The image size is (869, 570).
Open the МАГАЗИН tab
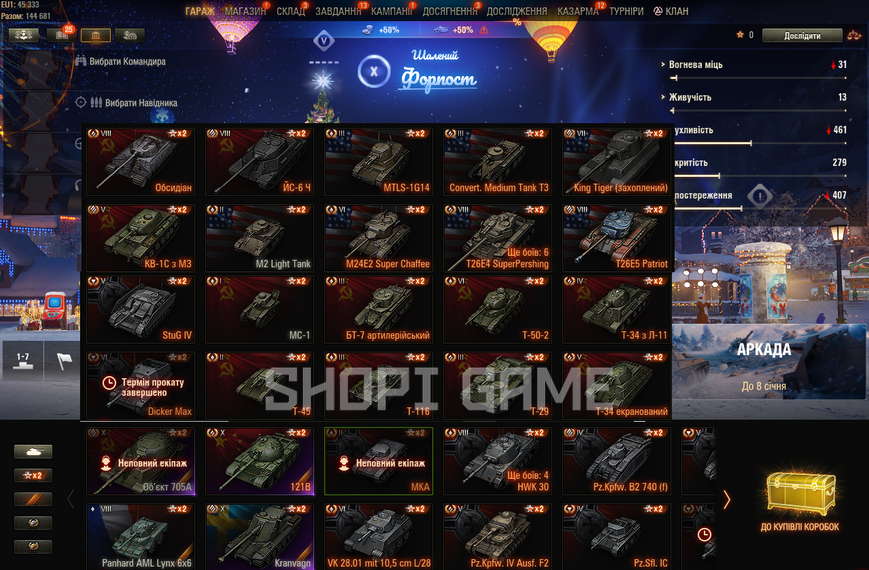pyautogui.click(x=245, y=11)
